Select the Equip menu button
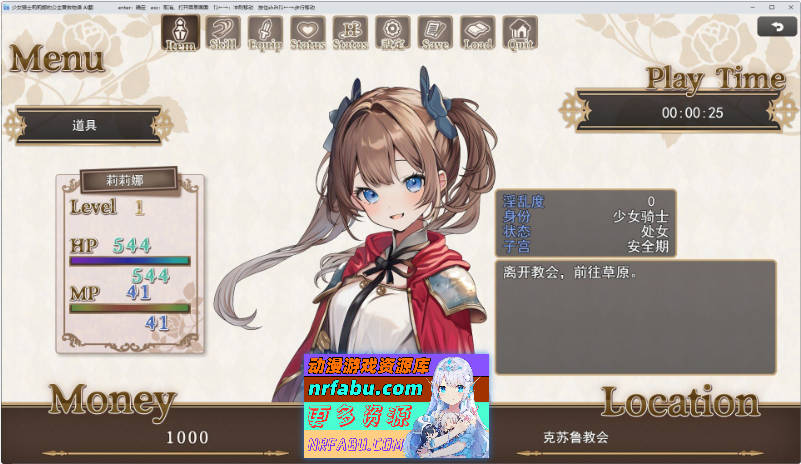Viewport: 801px width, 464px height. tap(264, 33)
